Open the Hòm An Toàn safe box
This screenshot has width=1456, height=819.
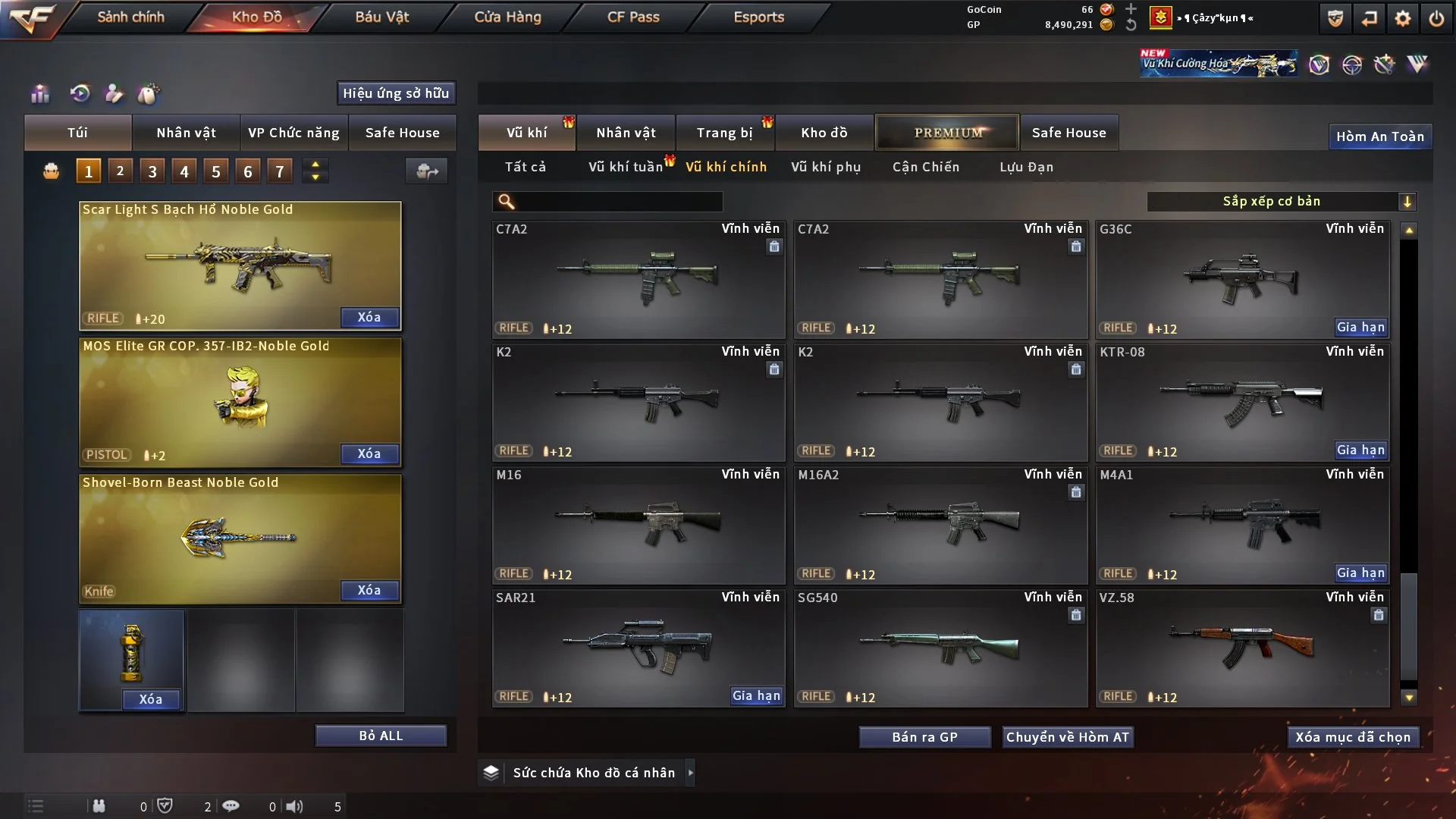pos(1380,136)
